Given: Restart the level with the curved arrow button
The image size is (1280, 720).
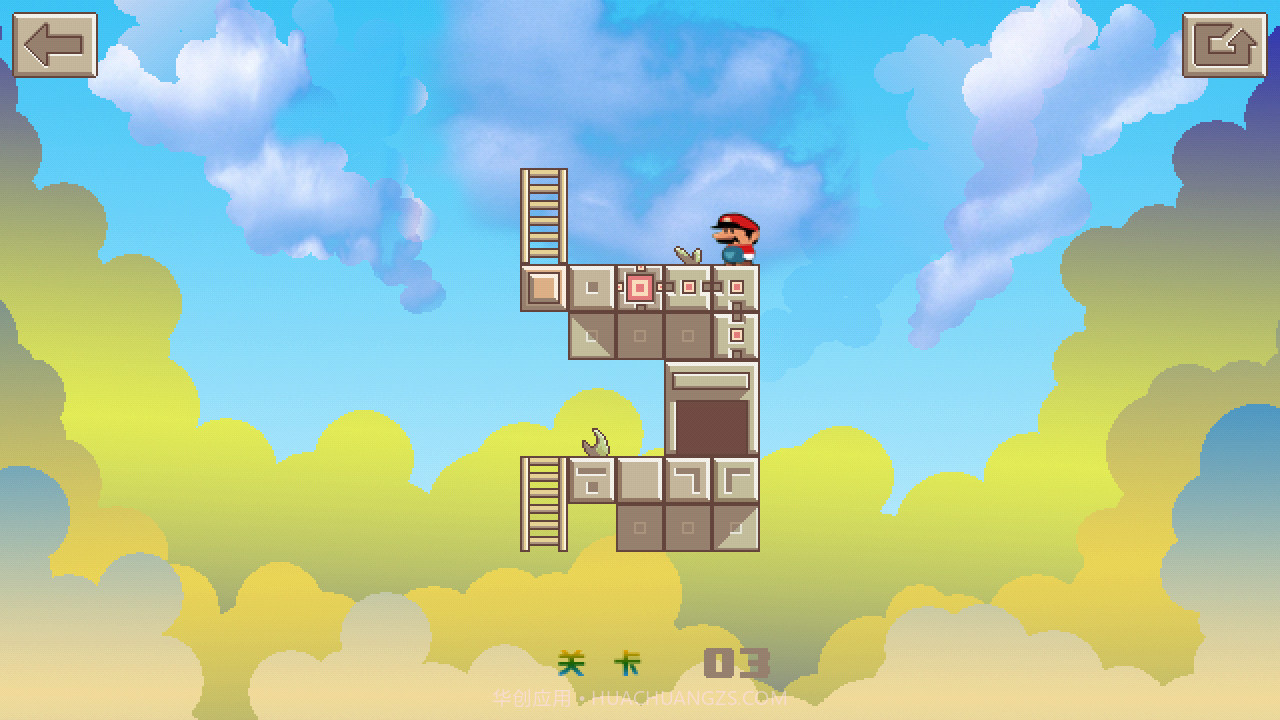Looking at the screenshot, I should coord(1224,45).
